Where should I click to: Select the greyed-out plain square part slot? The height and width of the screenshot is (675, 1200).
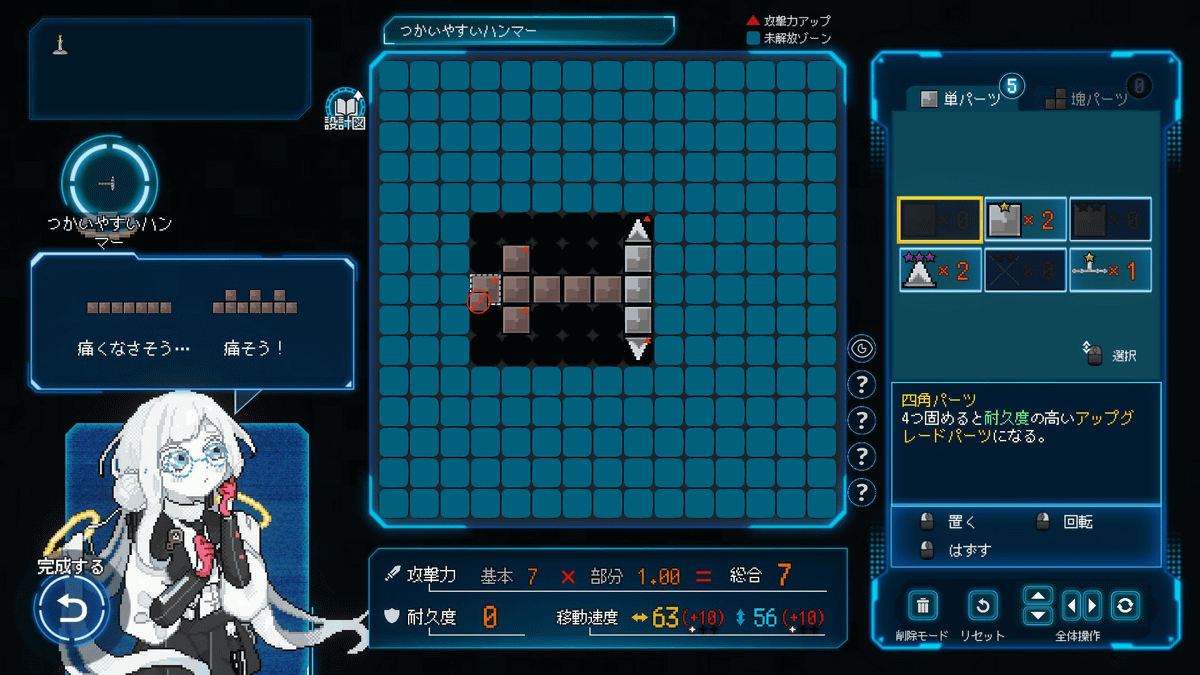tap(940, 220)
